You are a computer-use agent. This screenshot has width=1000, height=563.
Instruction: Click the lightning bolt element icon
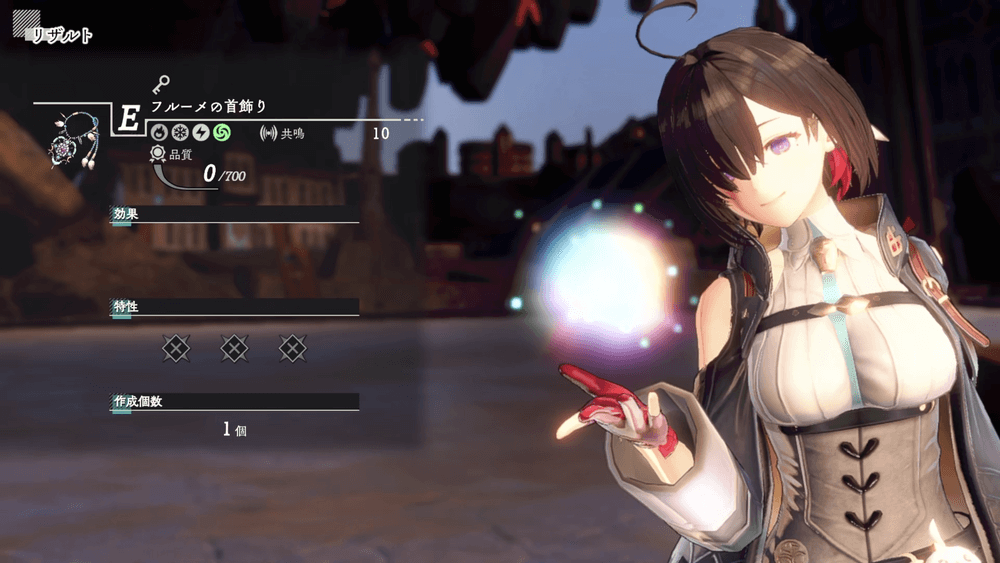(x=199, y=132)
